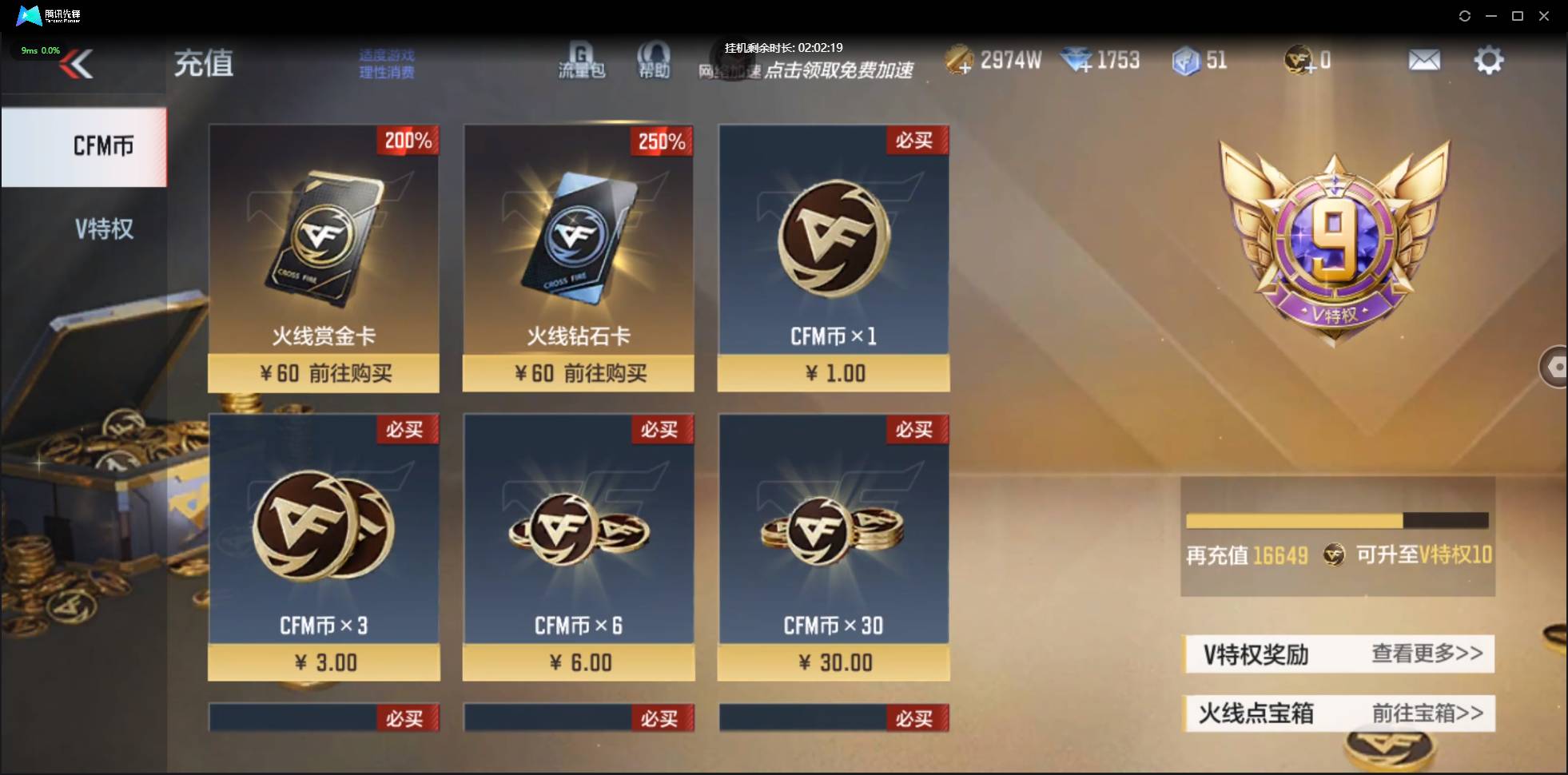Open 查看更多 under V特权奖励
This screenshot has height=775, width=1568.
pos(1427,654)
